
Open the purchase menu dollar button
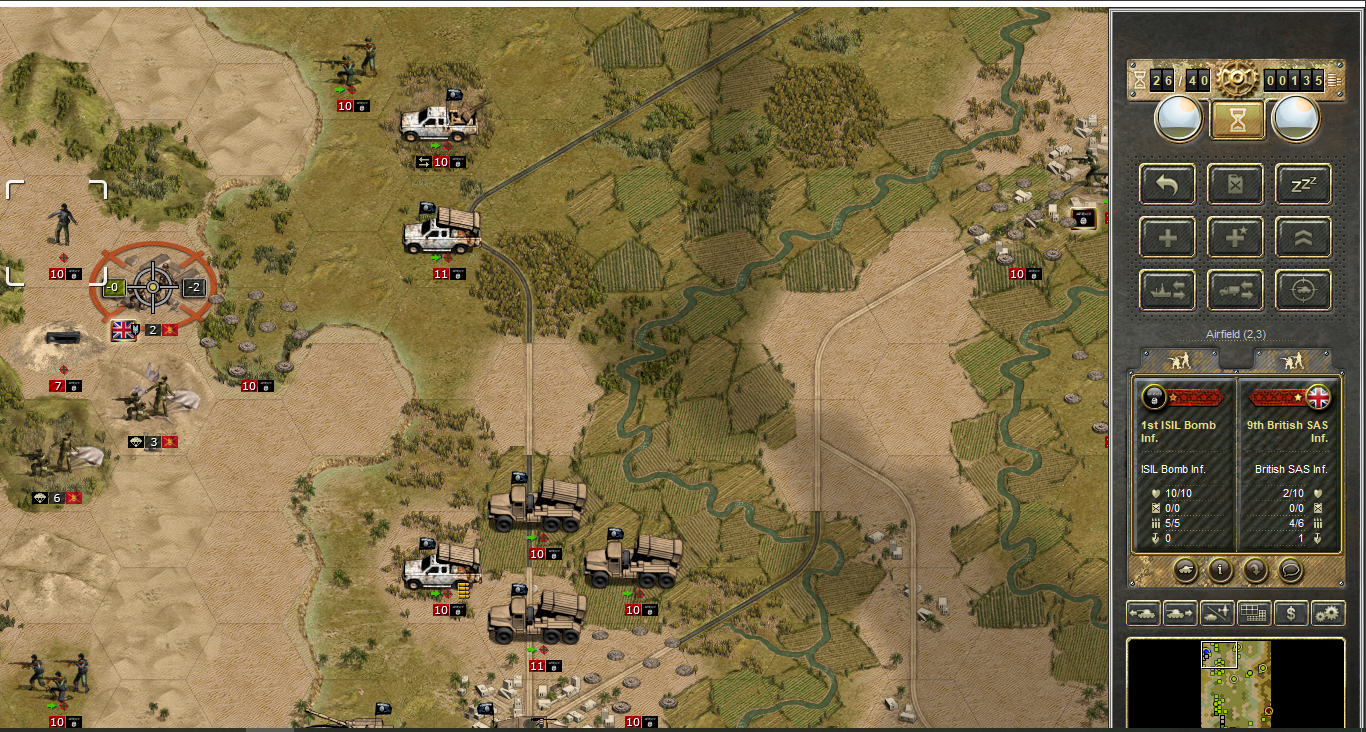coord(1291,613)
